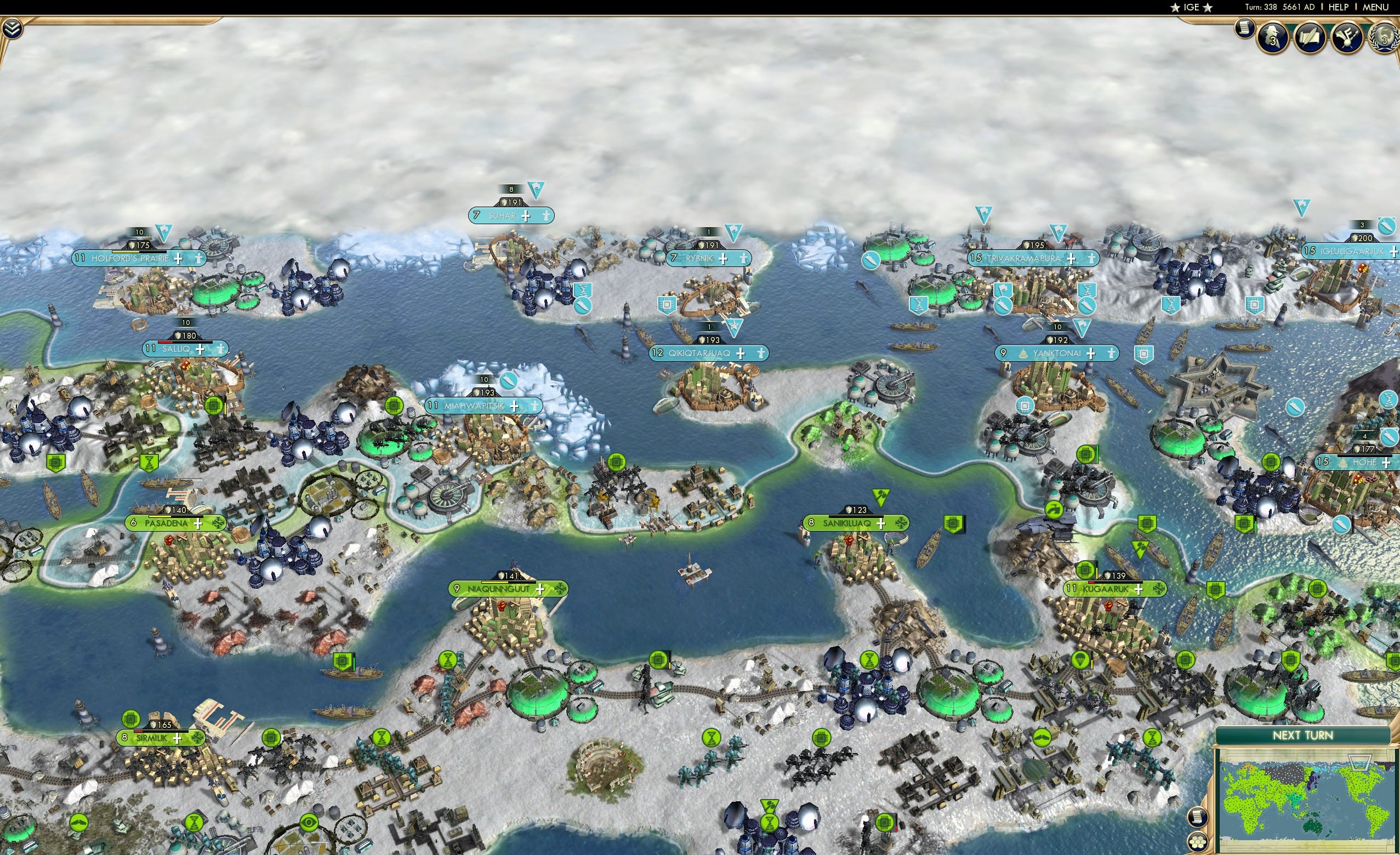Click the IGE star label on top

click(x=1191, y=7)
